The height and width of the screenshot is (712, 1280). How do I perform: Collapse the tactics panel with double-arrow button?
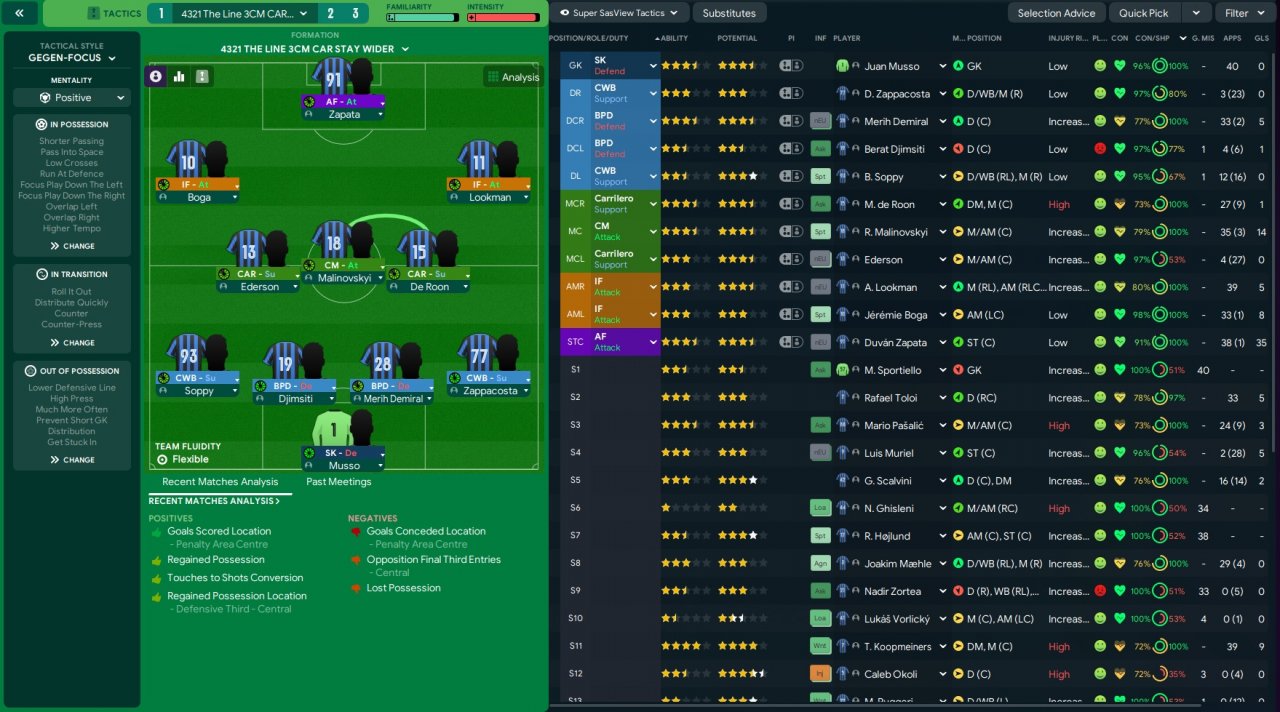pos(20,13)
